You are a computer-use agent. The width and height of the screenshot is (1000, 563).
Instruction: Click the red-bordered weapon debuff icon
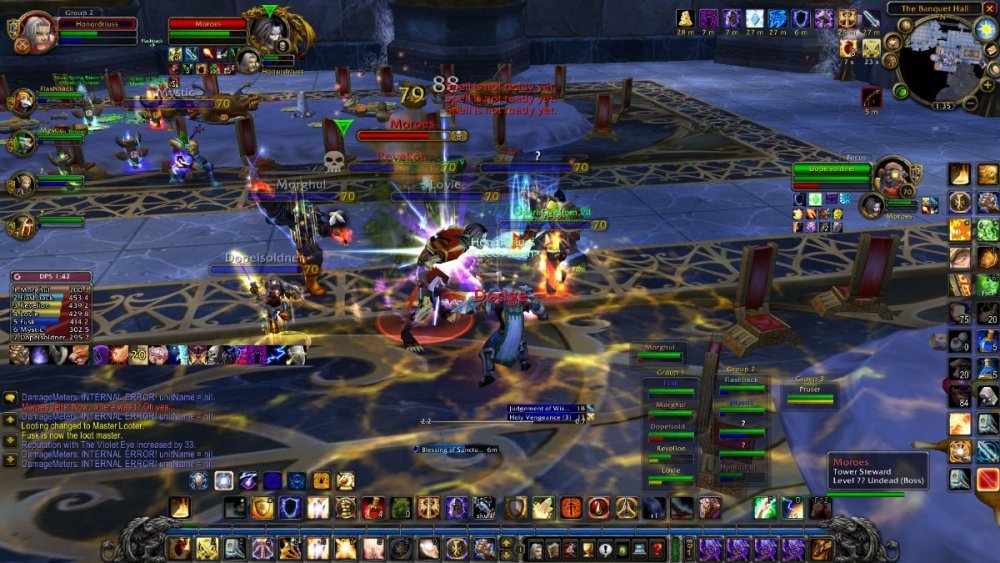click(x=871, y=97)
